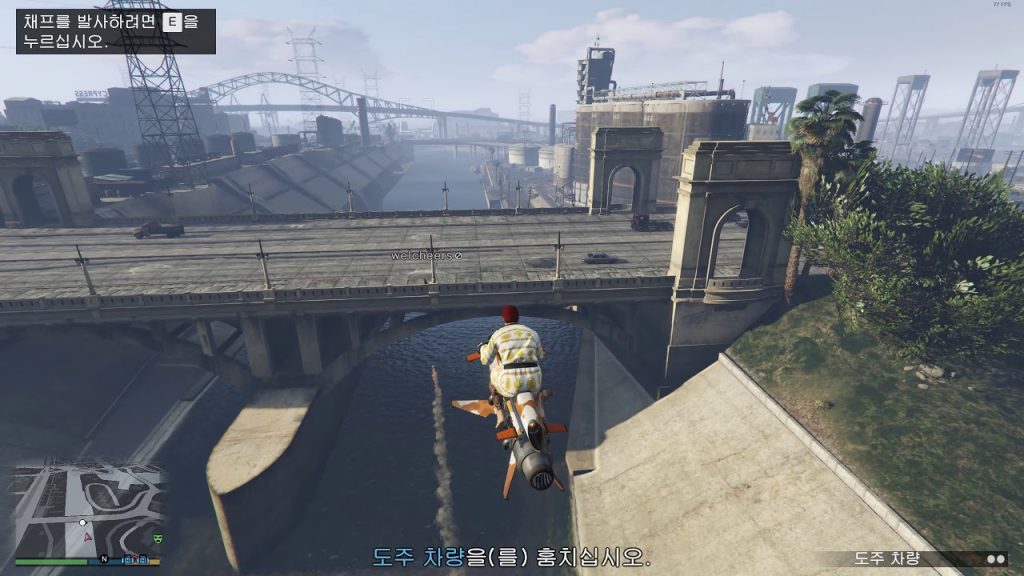
Task: Click the north compass marker on the minimap
Action: pos(102,559)
